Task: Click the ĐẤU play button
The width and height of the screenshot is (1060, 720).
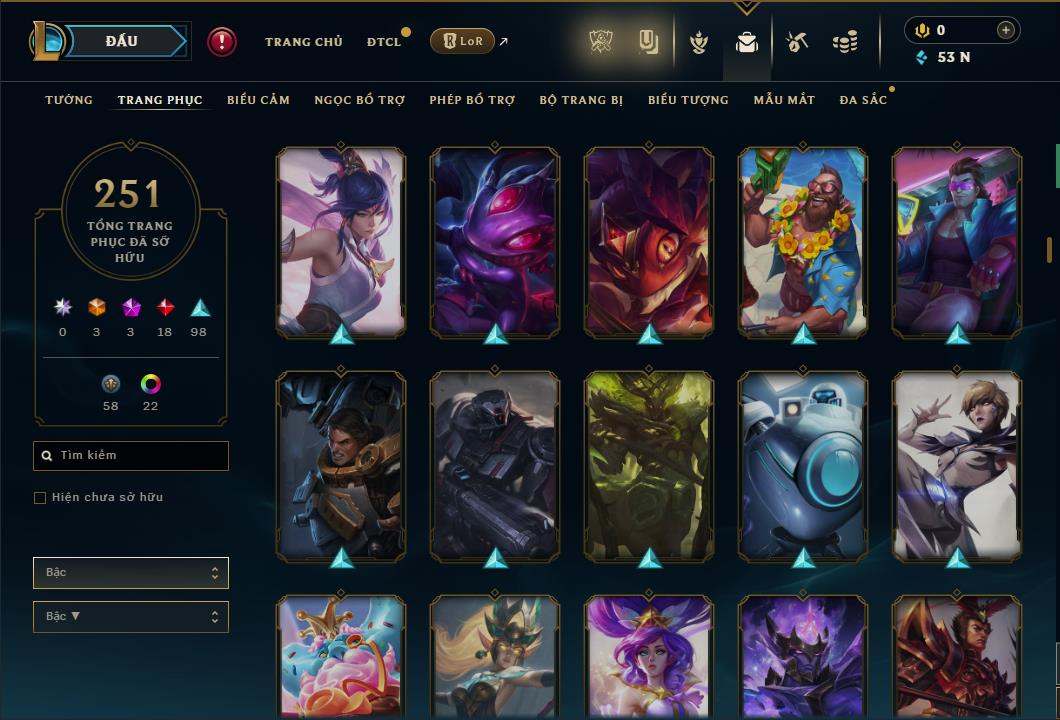Action: (x=122, y=41)
